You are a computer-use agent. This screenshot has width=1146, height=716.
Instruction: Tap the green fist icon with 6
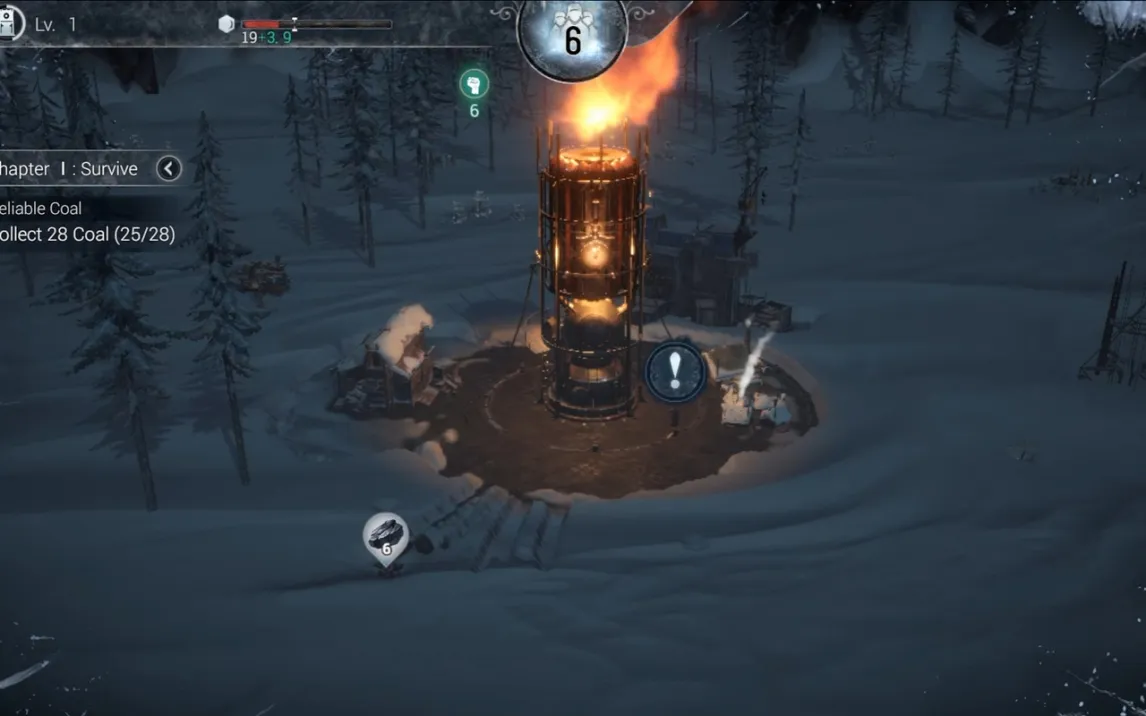[x=474, y=85]
